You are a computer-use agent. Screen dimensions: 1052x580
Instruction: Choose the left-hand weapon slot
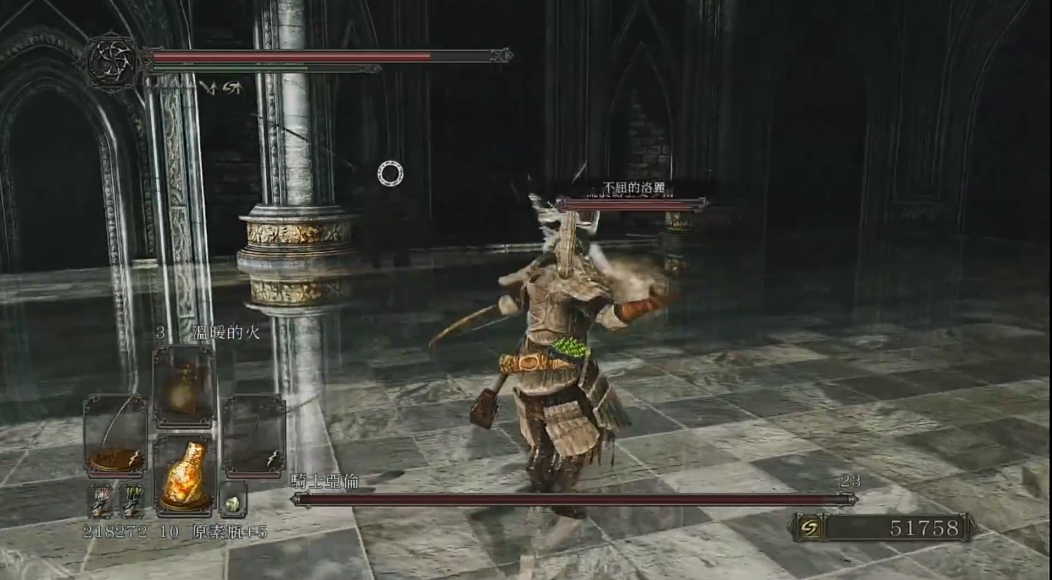[x=116, y=435]
